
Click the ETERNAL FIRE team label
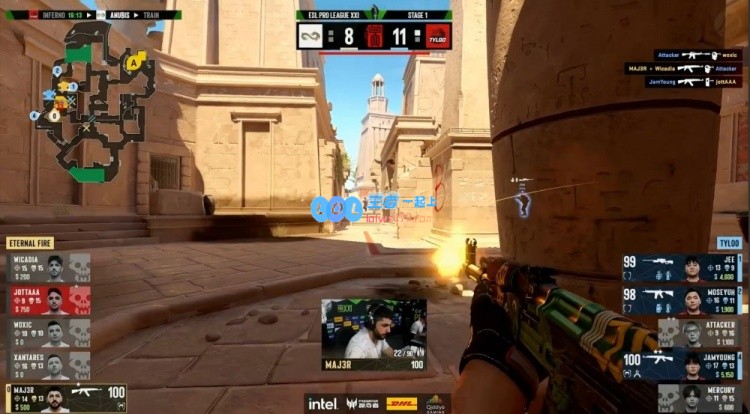[x=30, y=243]
